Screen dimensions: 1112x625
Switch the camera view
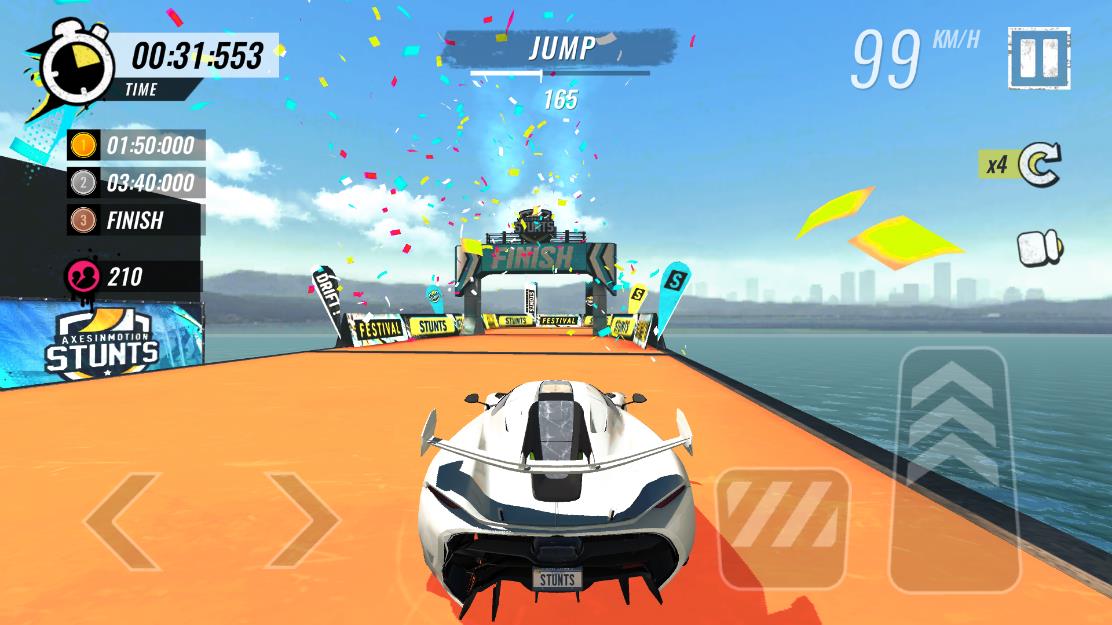[x=1040, y=249]
